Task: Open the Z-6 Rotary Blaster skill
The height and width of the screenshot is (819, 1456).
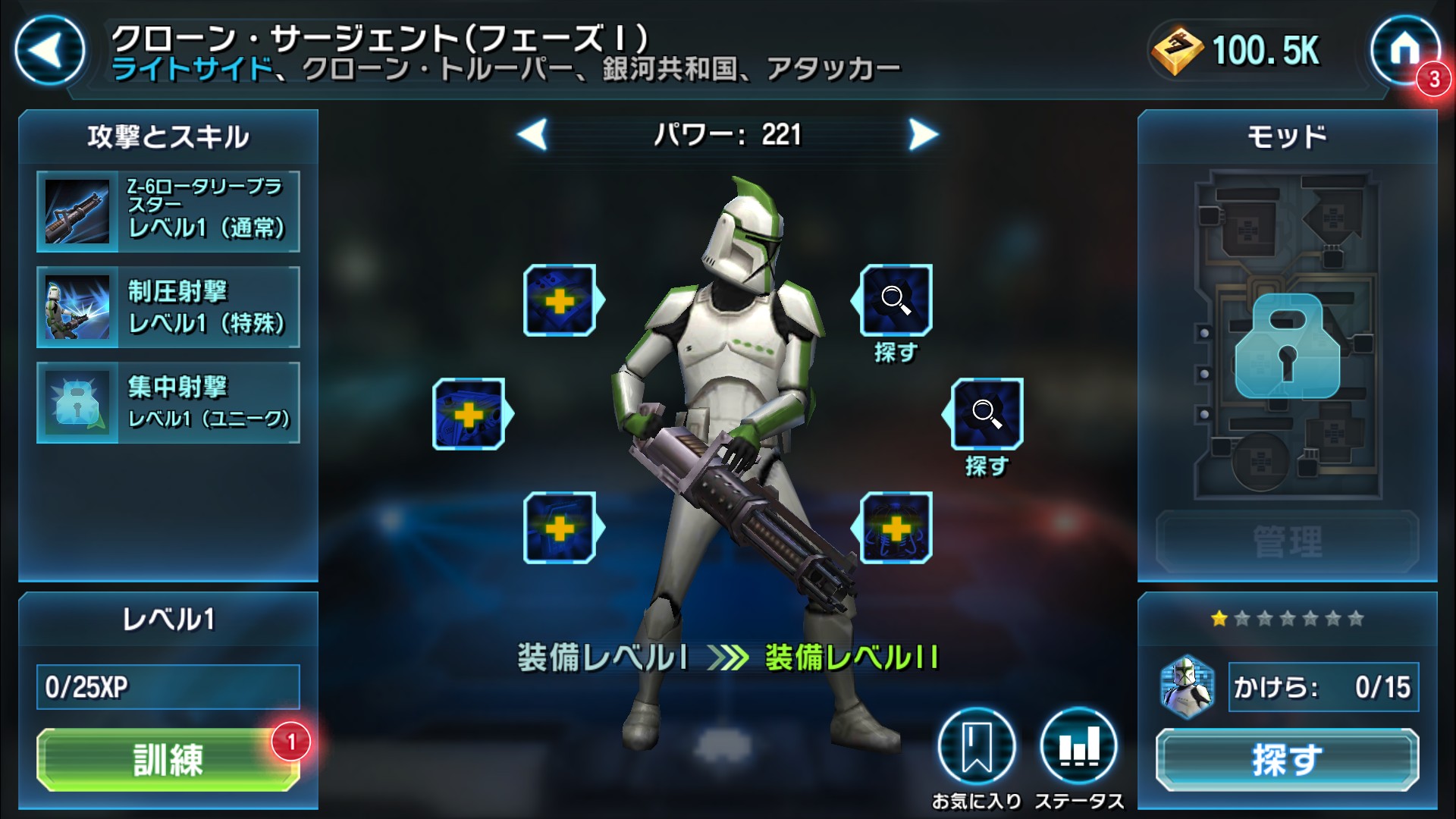Action: [x=168, y=211]
